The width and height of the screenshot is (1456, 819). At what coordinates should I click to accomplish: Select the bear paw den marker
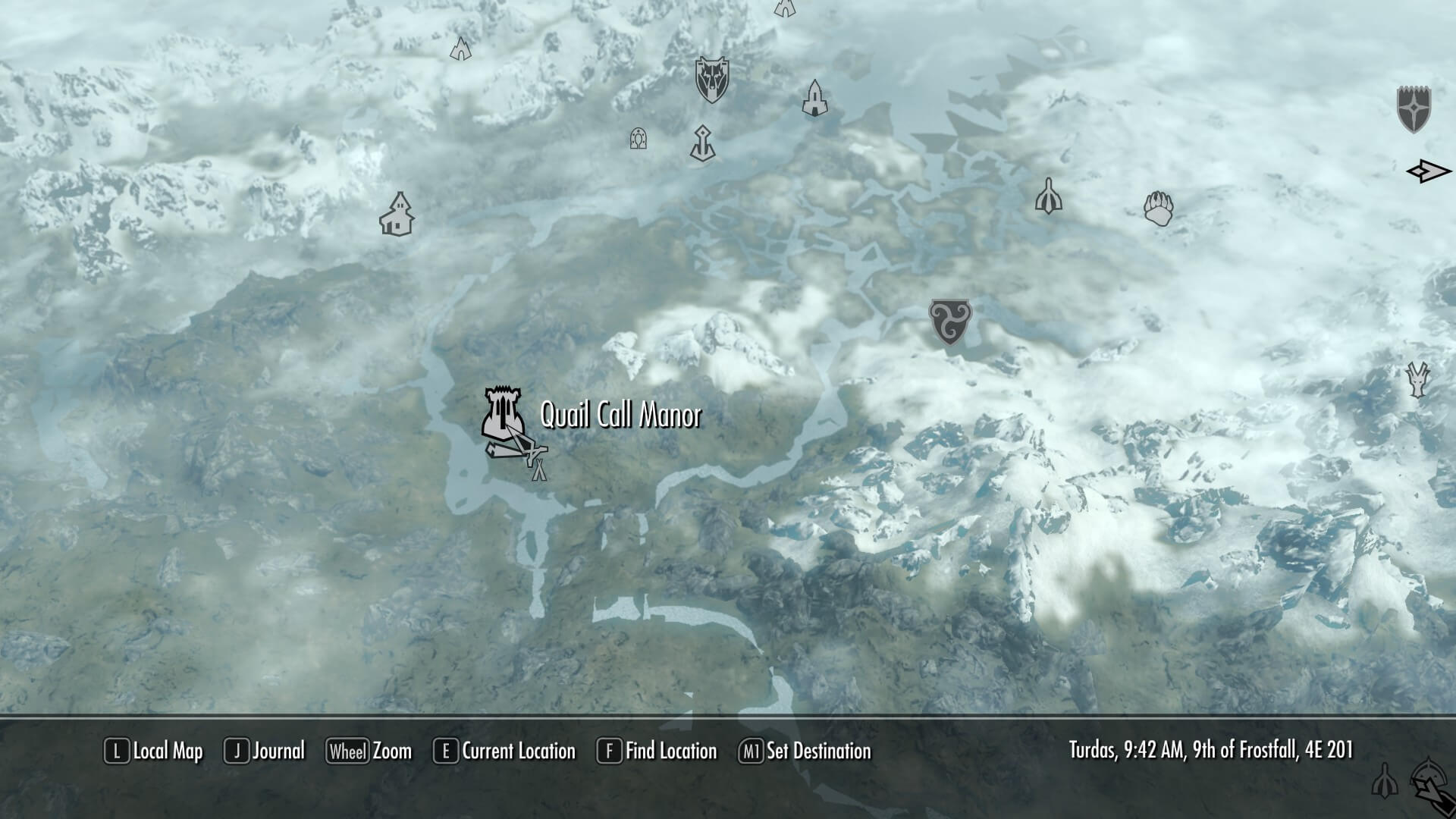[1158, 208]
